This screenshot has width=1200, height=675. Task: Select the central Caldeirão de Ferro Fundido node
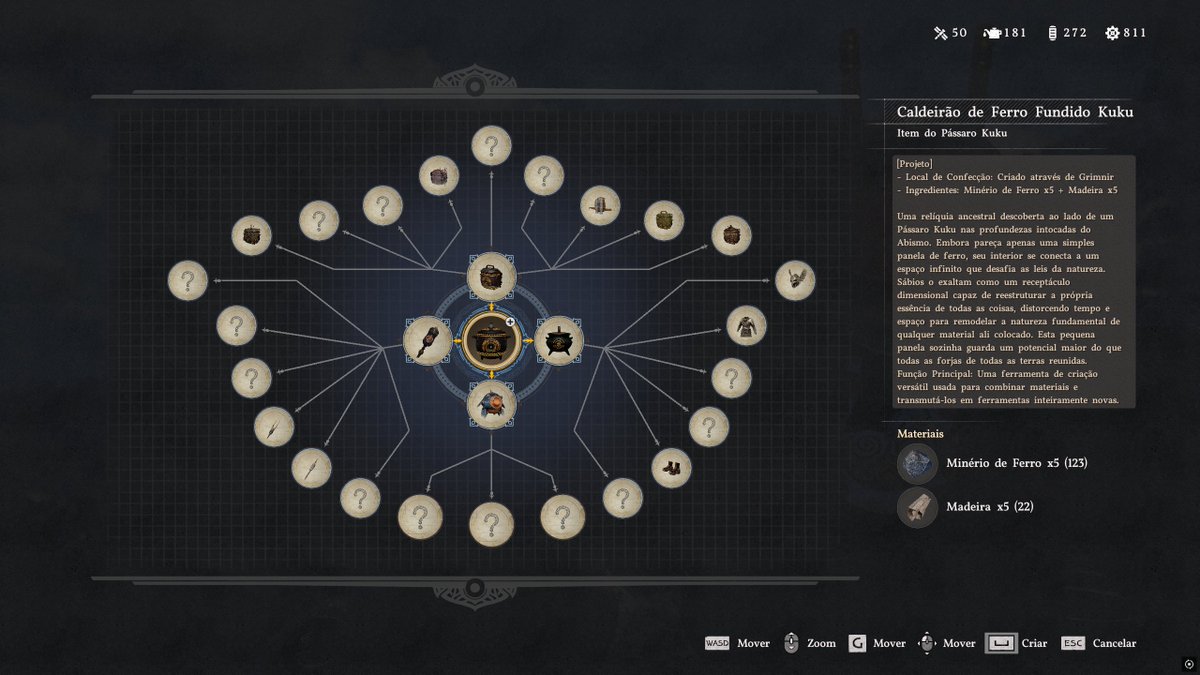pyautogui.click(x=491, y=340)
